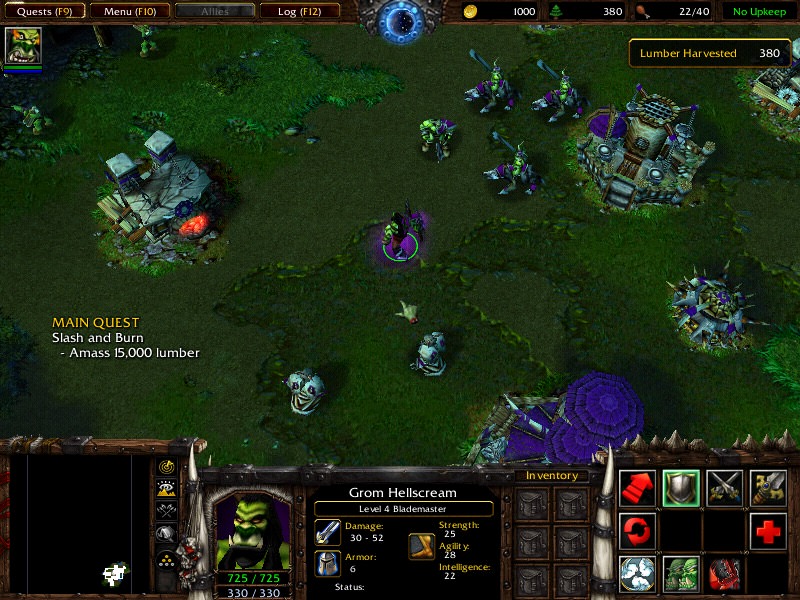Toggle minimap ally color mode button
This screenshot has height=600, width=800.
[x=166, y=511]
